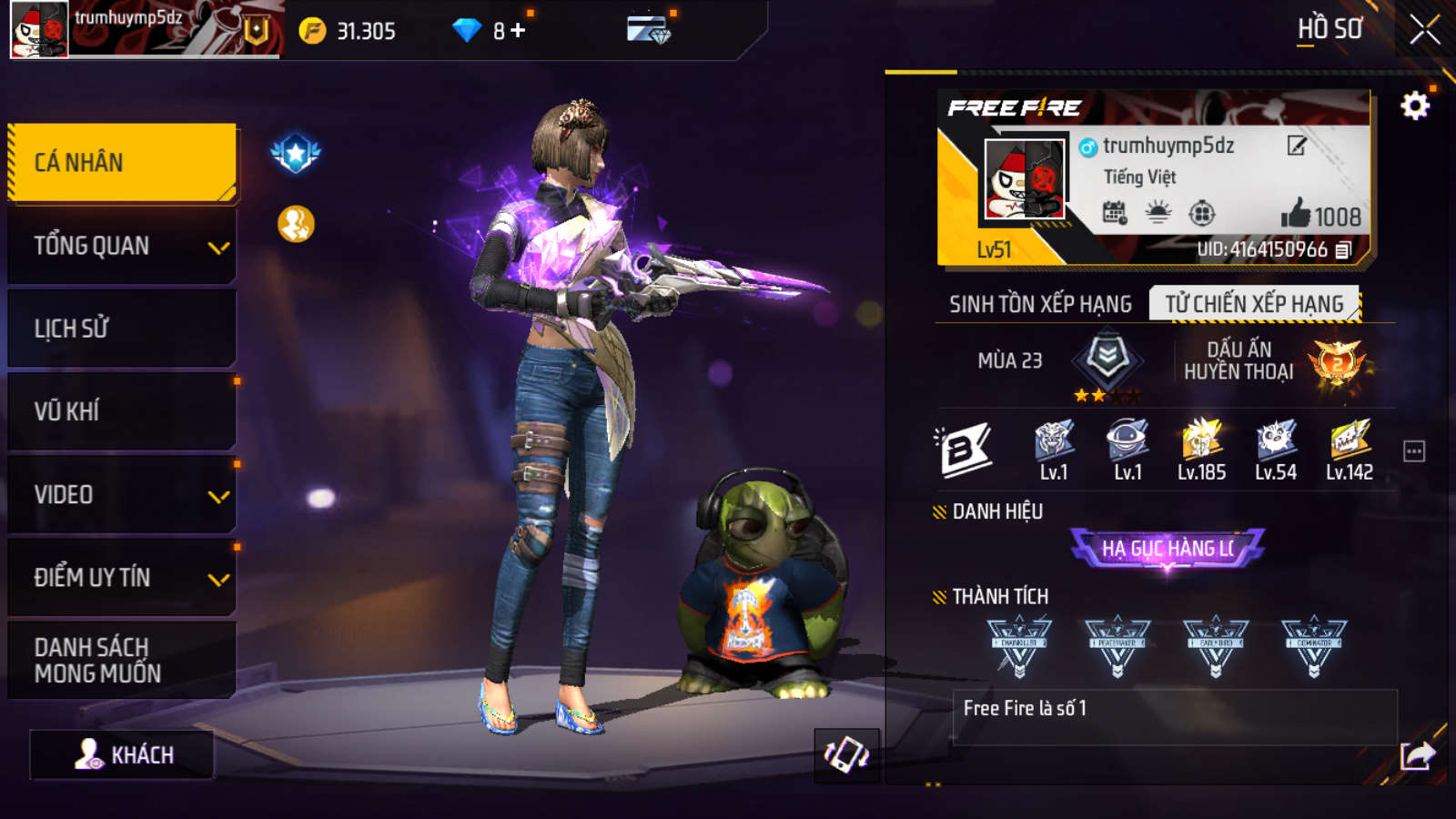
Task: Open profile settings gear icon
Action: (x=1414, y=106)
